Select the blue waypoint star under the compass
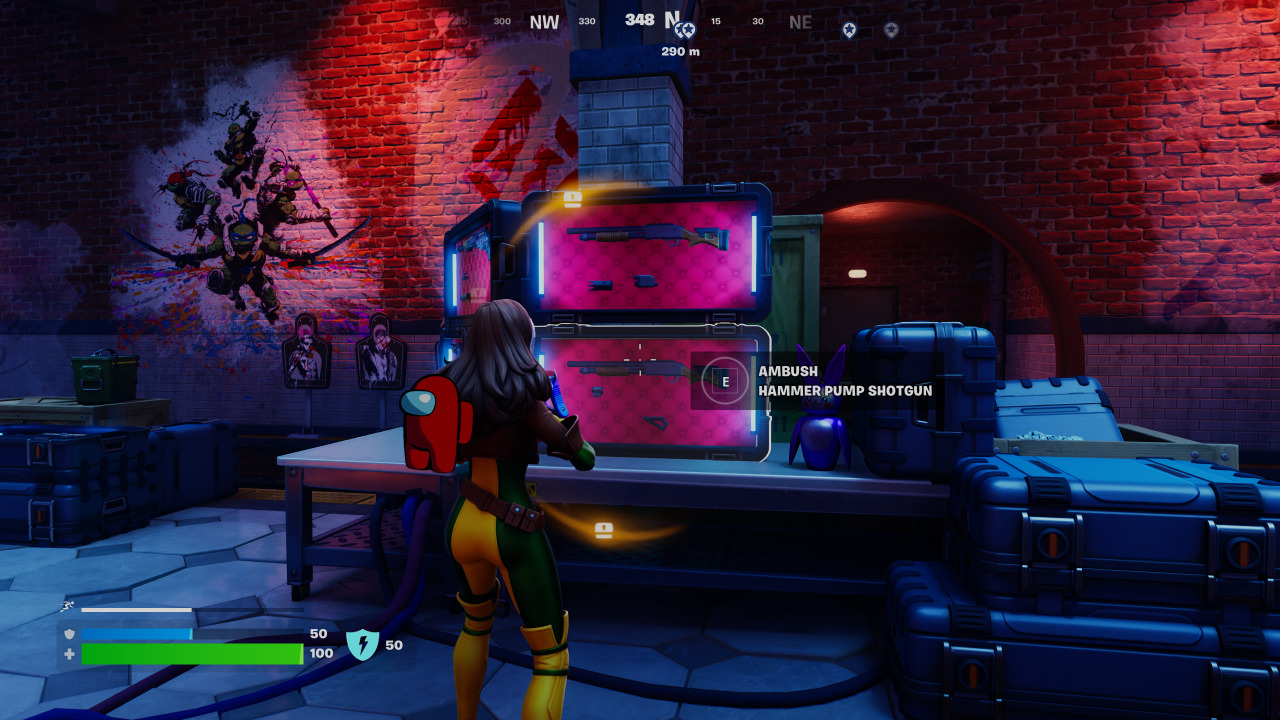Screen dimensions: 1280x720 click(x=686, y=31)
